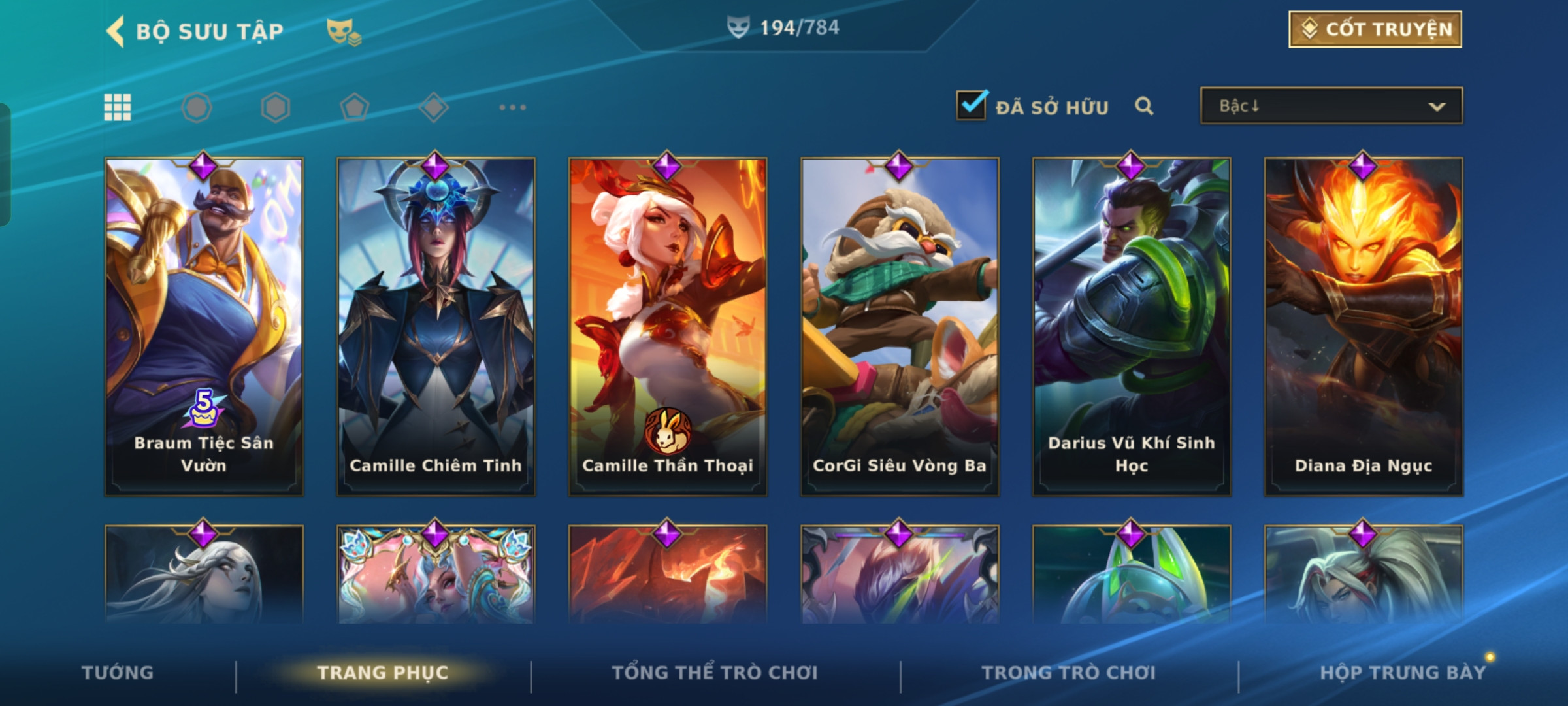Image resolution: width=1568 pixels, height=706 pixels.
Task: Open the Camille Thần Thoại skin card
Action: (x=668, y=326)
